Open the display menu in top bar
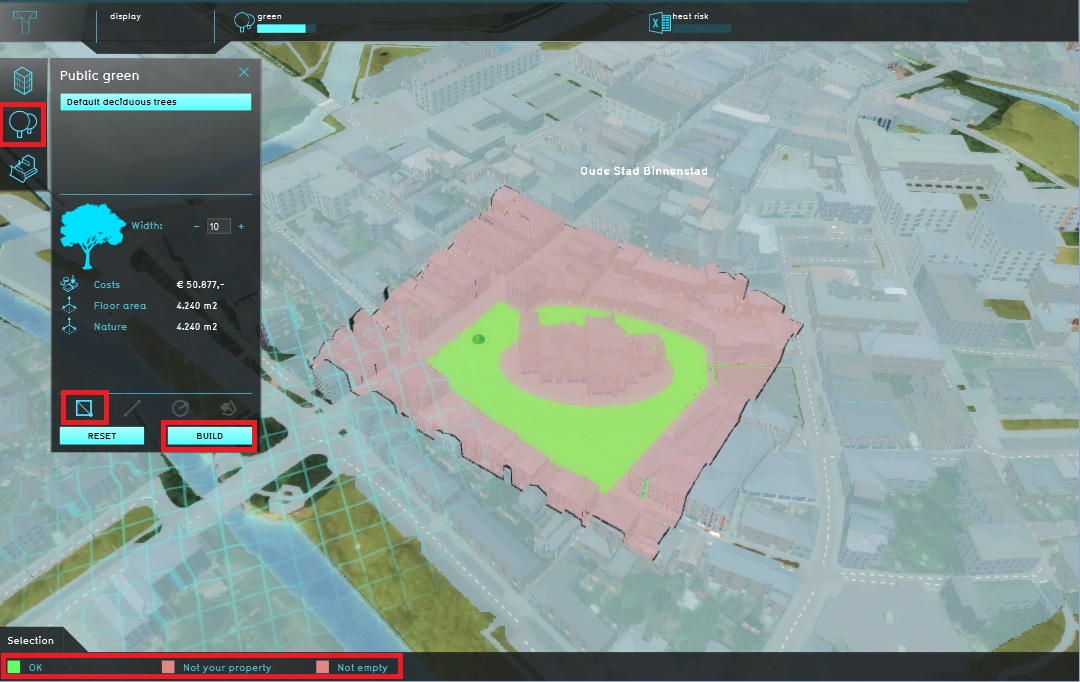Image resolution: width=1080 pixels, height=682 pixels. click(x=126, y=17)
